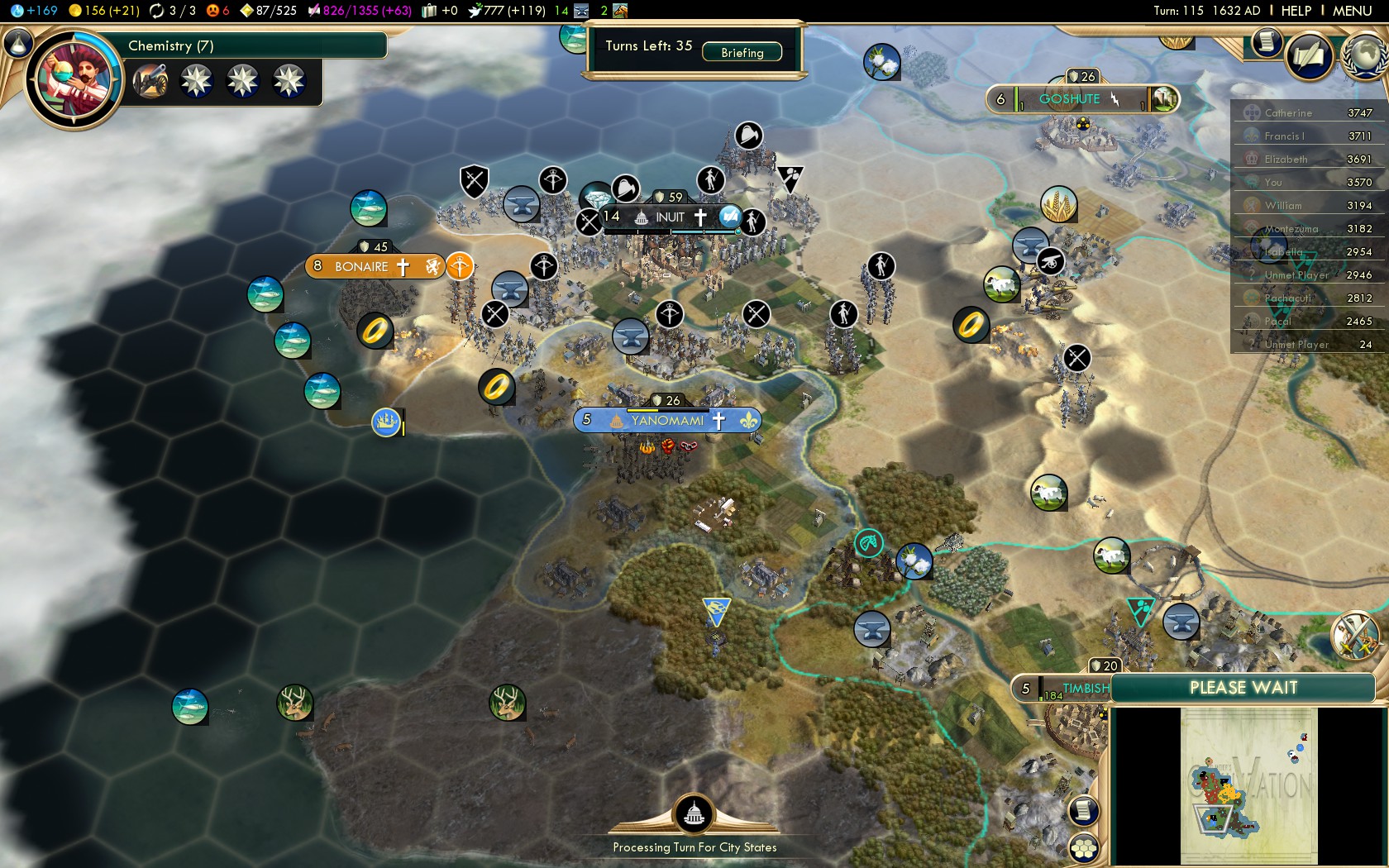Image resolution: width=1389 pixels, height=868 pixels.
Task: Select the BONAIRE city banner
Action: pyautogui.click(x=362, y=266)
